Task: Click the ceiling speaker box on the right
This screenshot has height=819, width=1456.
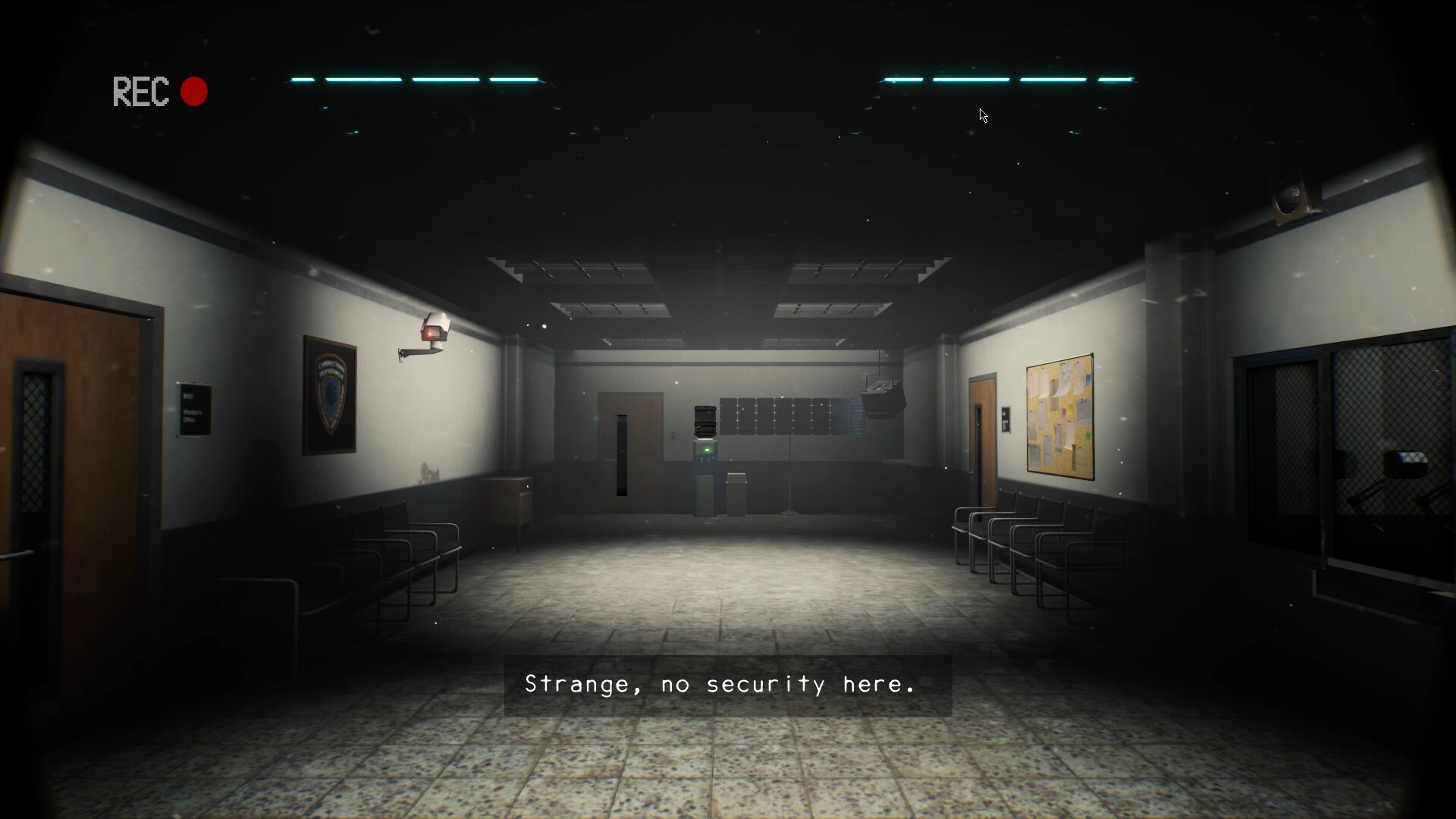Action: click(882, 397)
